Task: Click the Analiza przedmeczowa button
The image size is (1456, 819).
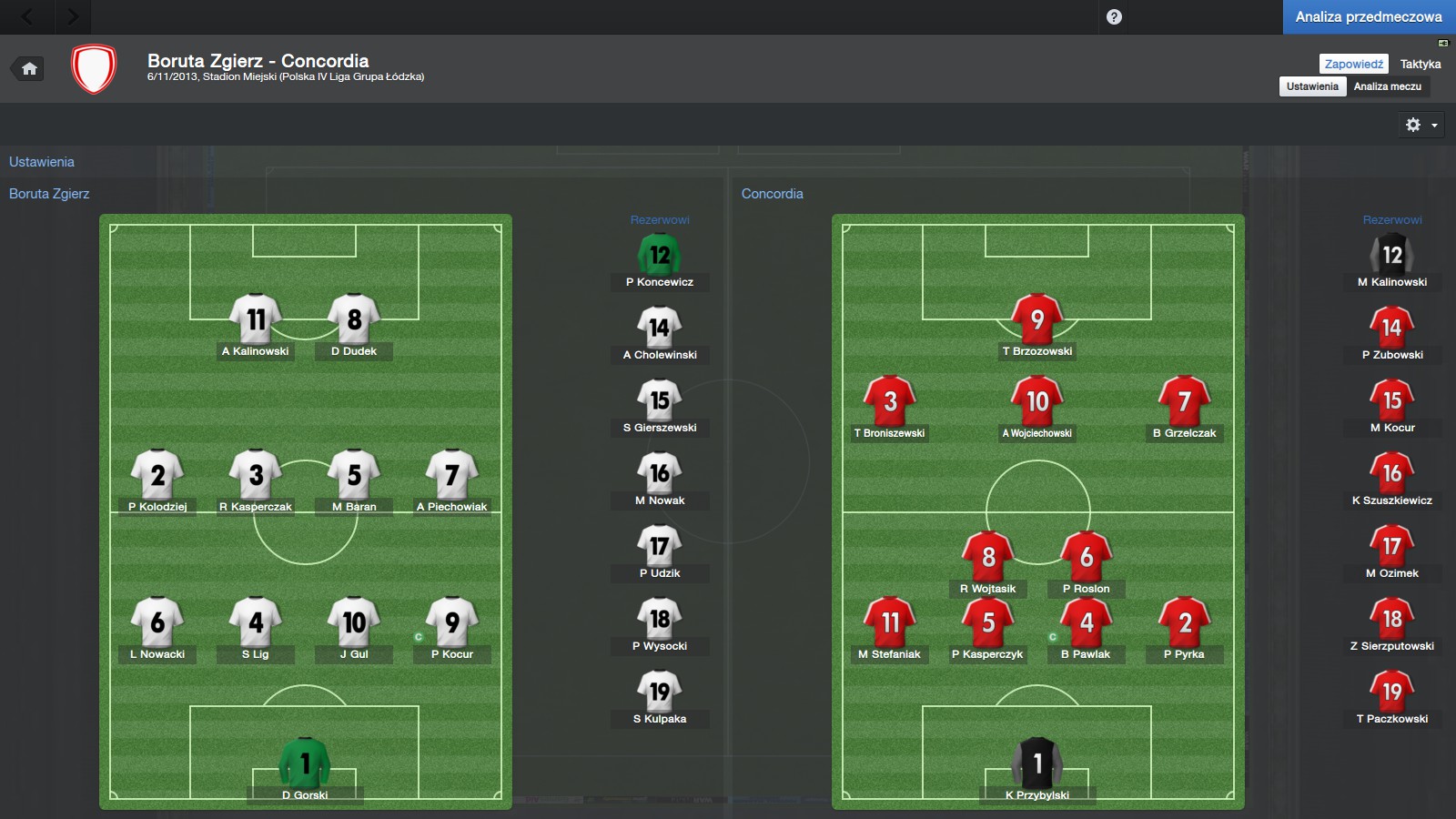Action: 1369,16
